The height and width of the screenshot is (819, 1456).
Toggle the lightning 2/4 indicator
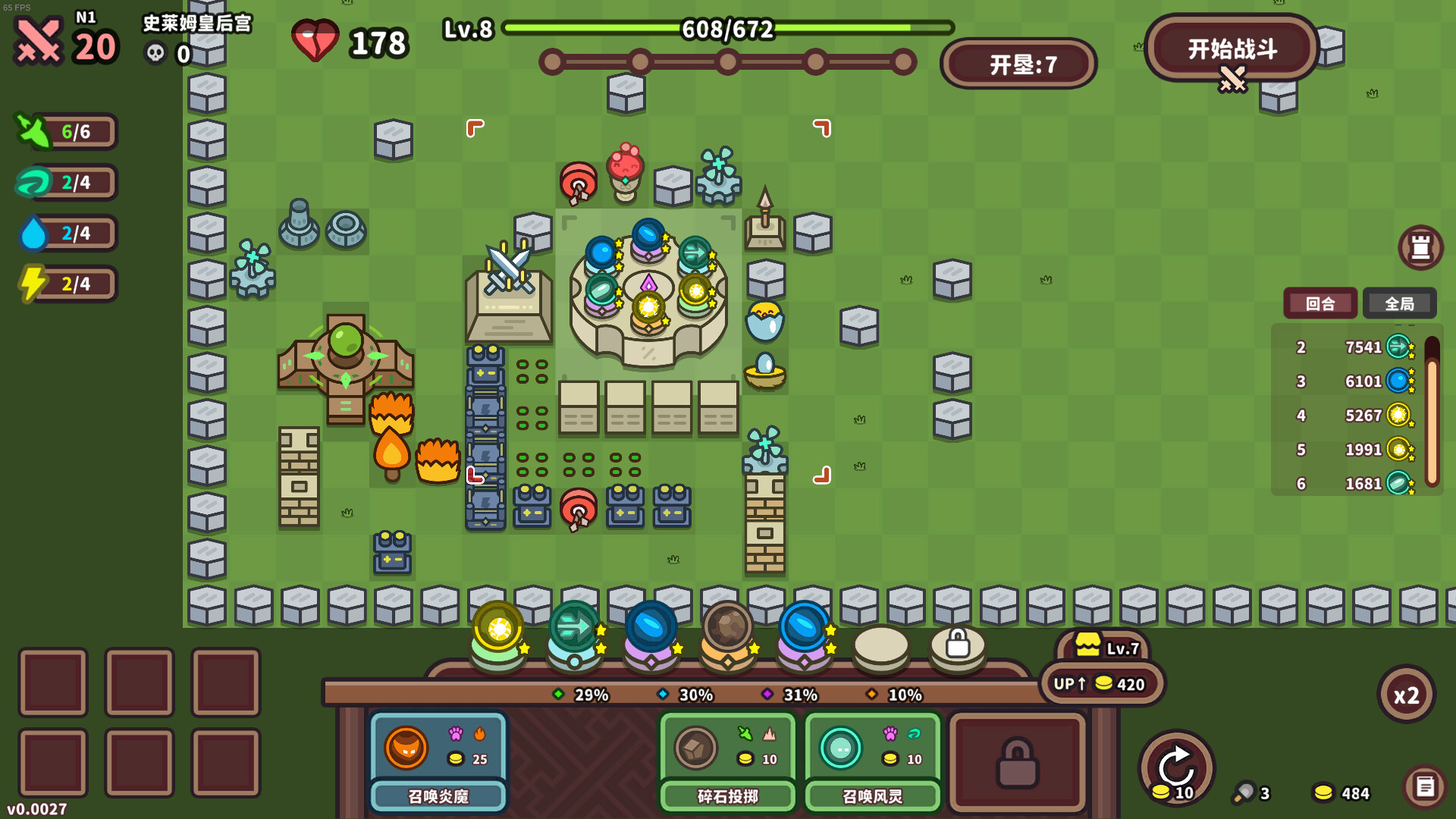[x=64, y=284]
